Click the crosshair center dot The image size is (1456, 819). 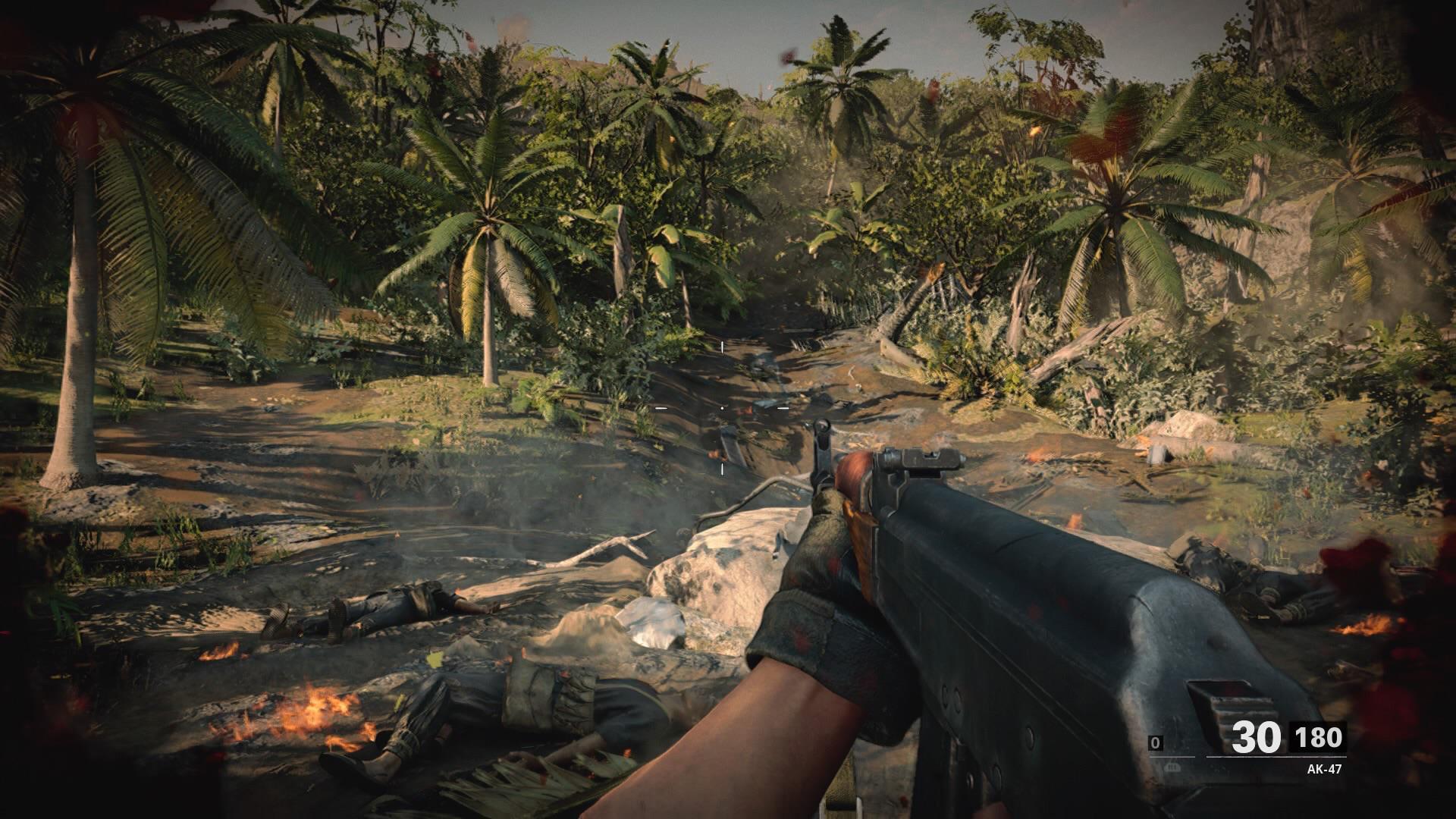point(722,408)
